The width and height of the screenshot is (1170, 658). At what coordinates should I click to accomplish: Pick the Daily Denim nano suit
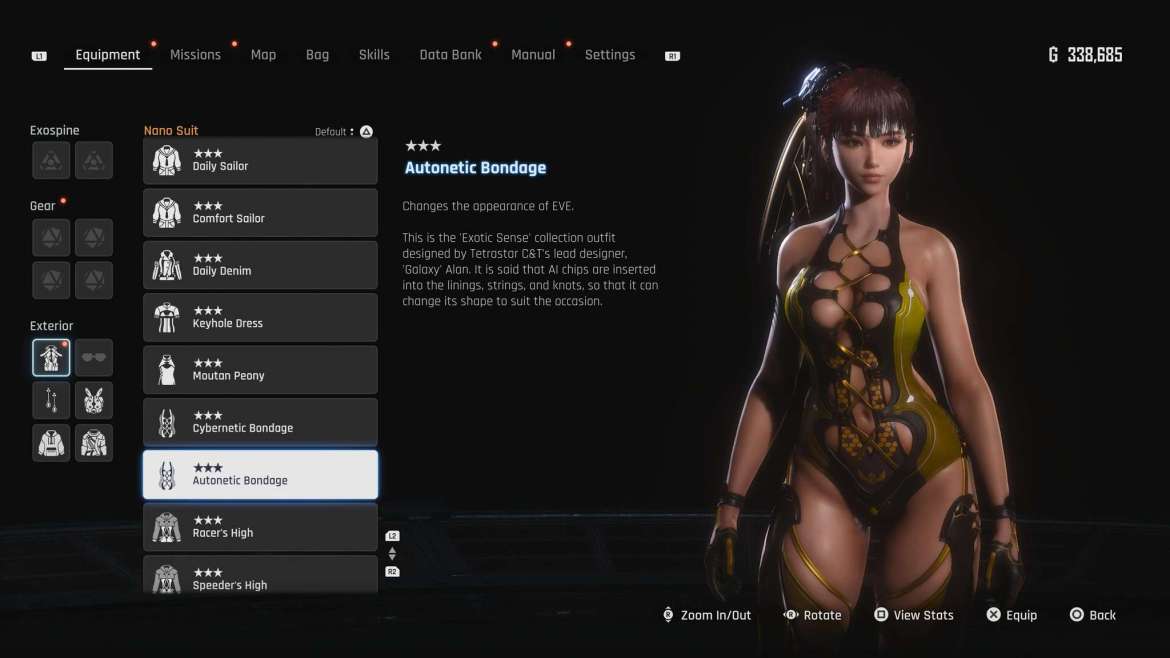(x=260, y=265)
